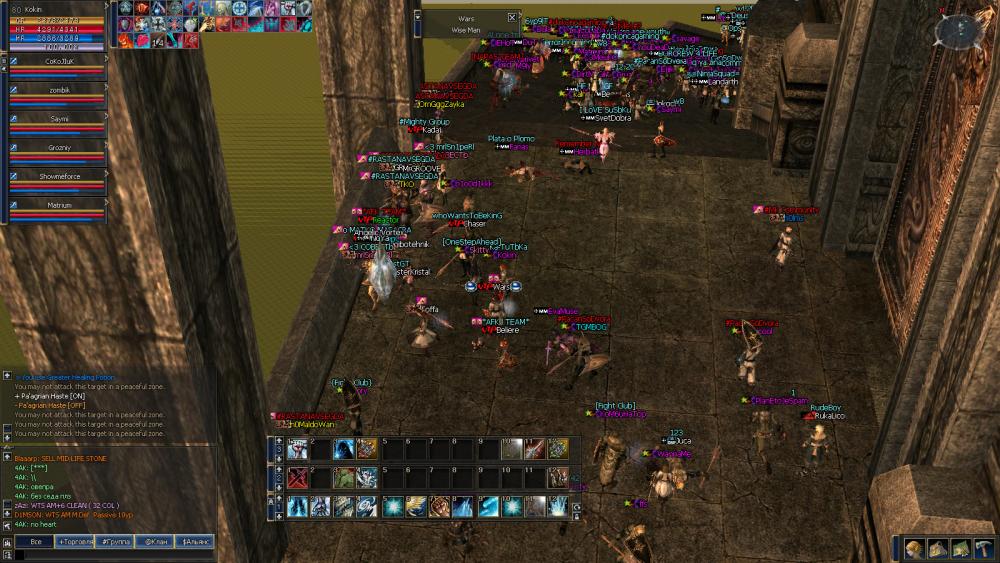Select party member Showmeforce
1000x563 pixels.
[x=57, y=175]
